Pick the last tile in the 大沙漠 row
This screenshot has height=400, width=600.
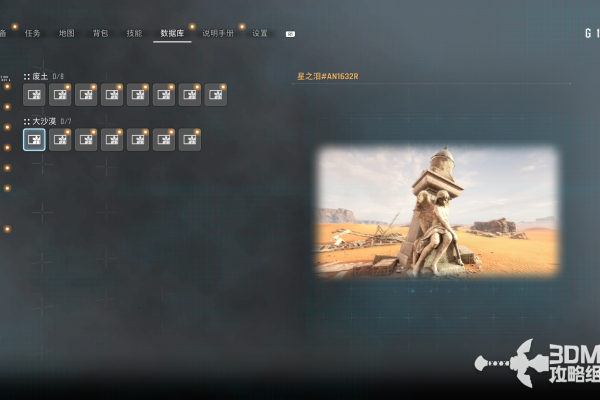coord(190,140)
